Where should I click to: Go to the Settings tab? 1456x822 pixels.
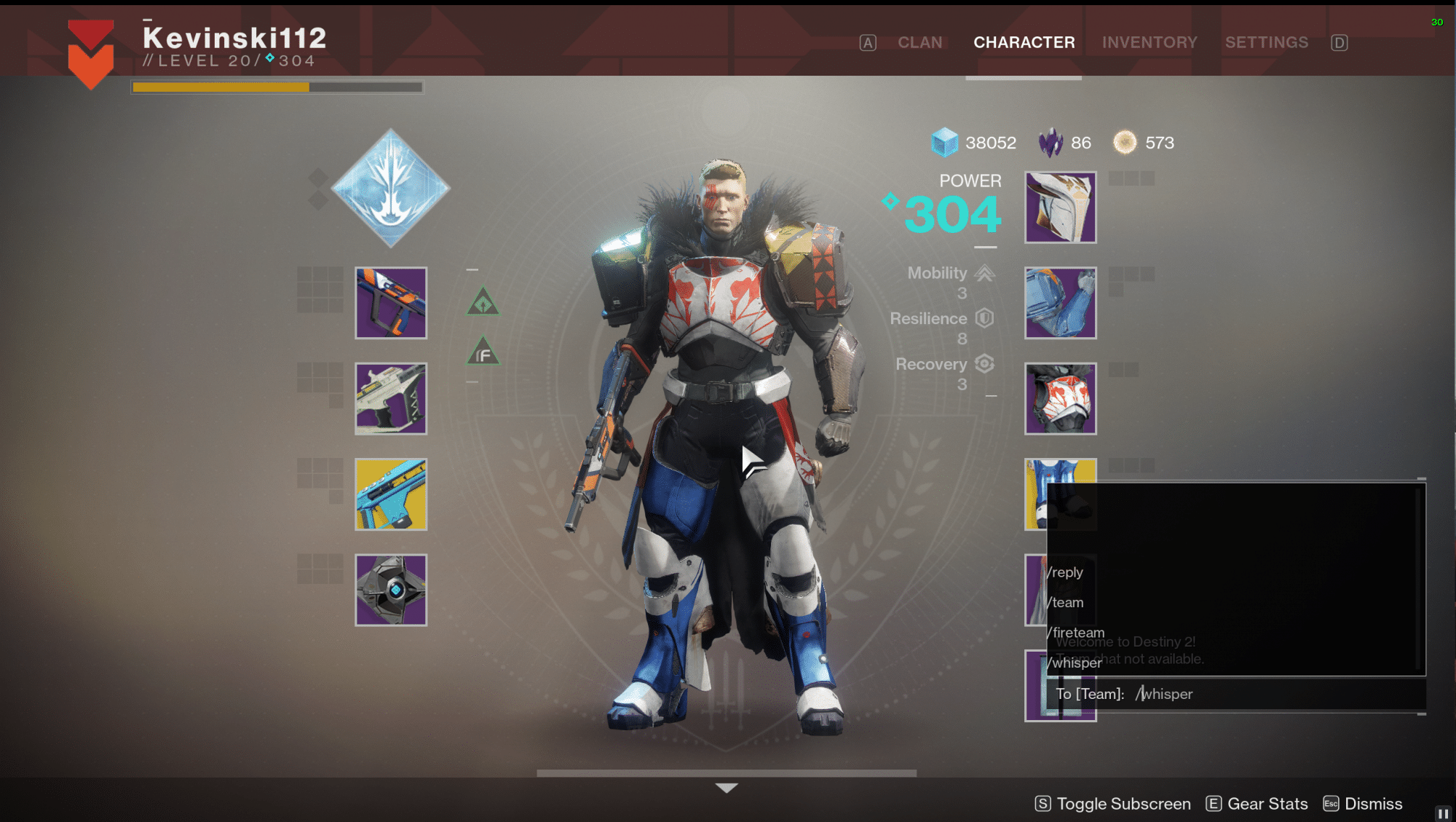(x=1266, y=42)
